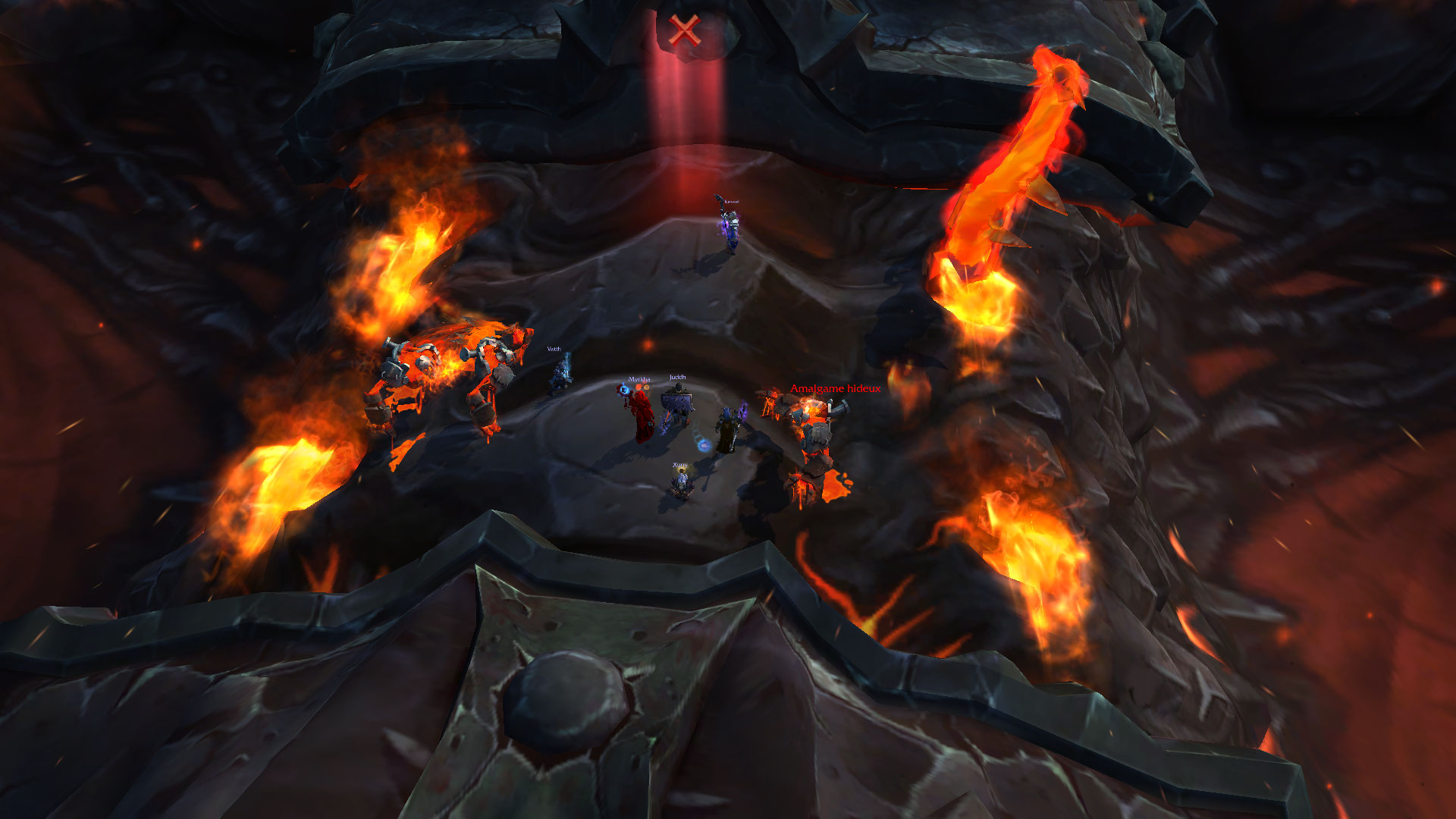Target the Amalgame hideux enemy name label
The width and height of the screenshot is (1456, 819).
pyautogui.click(x=835, y=388)
